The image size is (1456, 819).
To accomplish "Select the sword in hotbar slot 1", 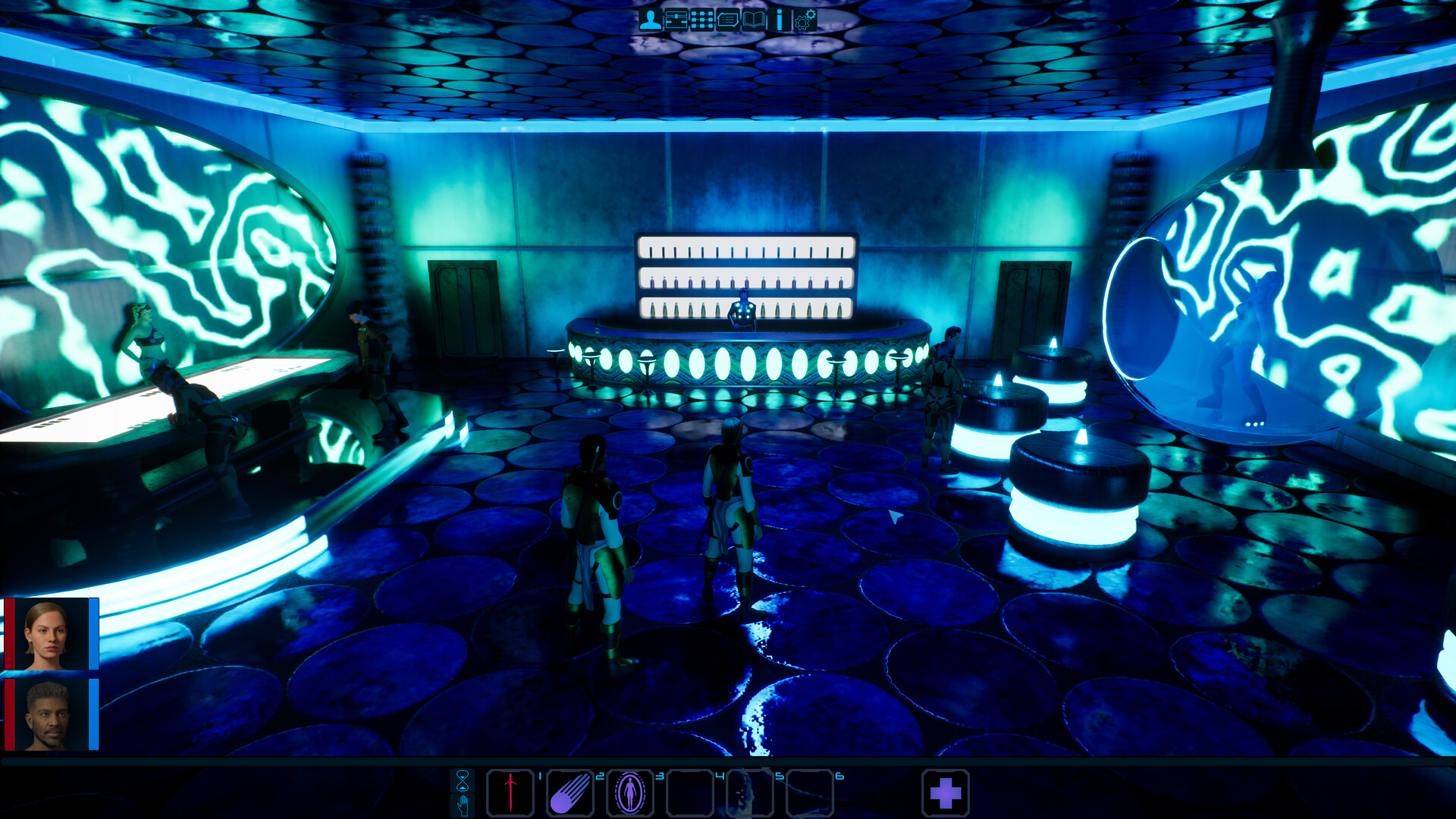I will [x=511, y=791].
